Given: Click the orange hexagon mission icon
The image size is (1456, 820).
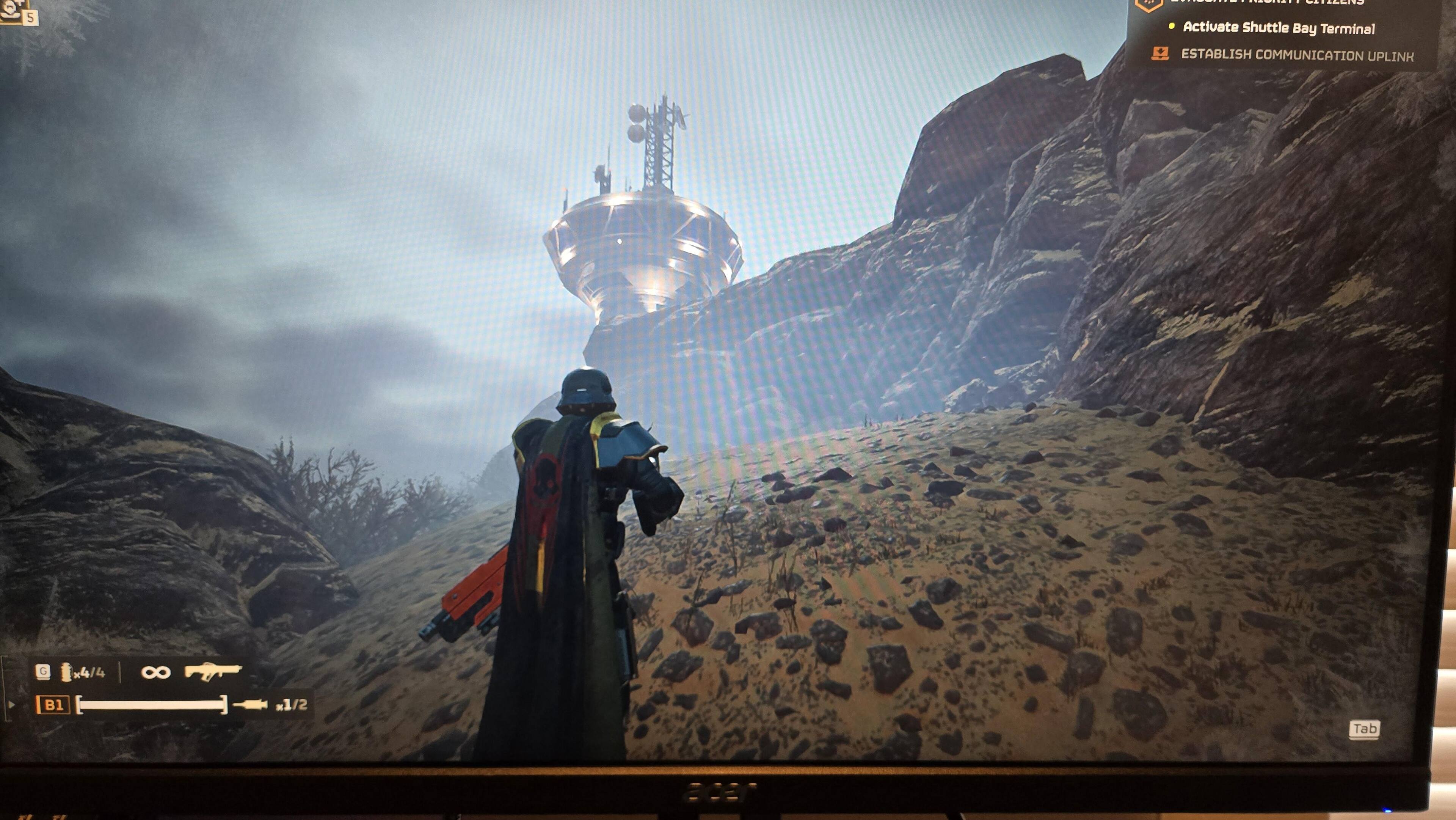Looking at the screenshot, I should point(1148,5).
